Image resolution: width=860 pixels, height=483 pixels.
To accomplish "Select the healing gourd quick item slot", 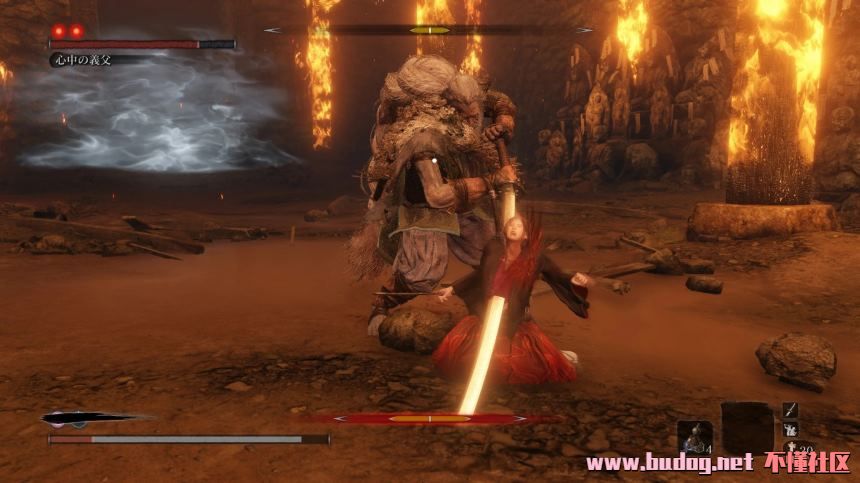I will point(695,437).
